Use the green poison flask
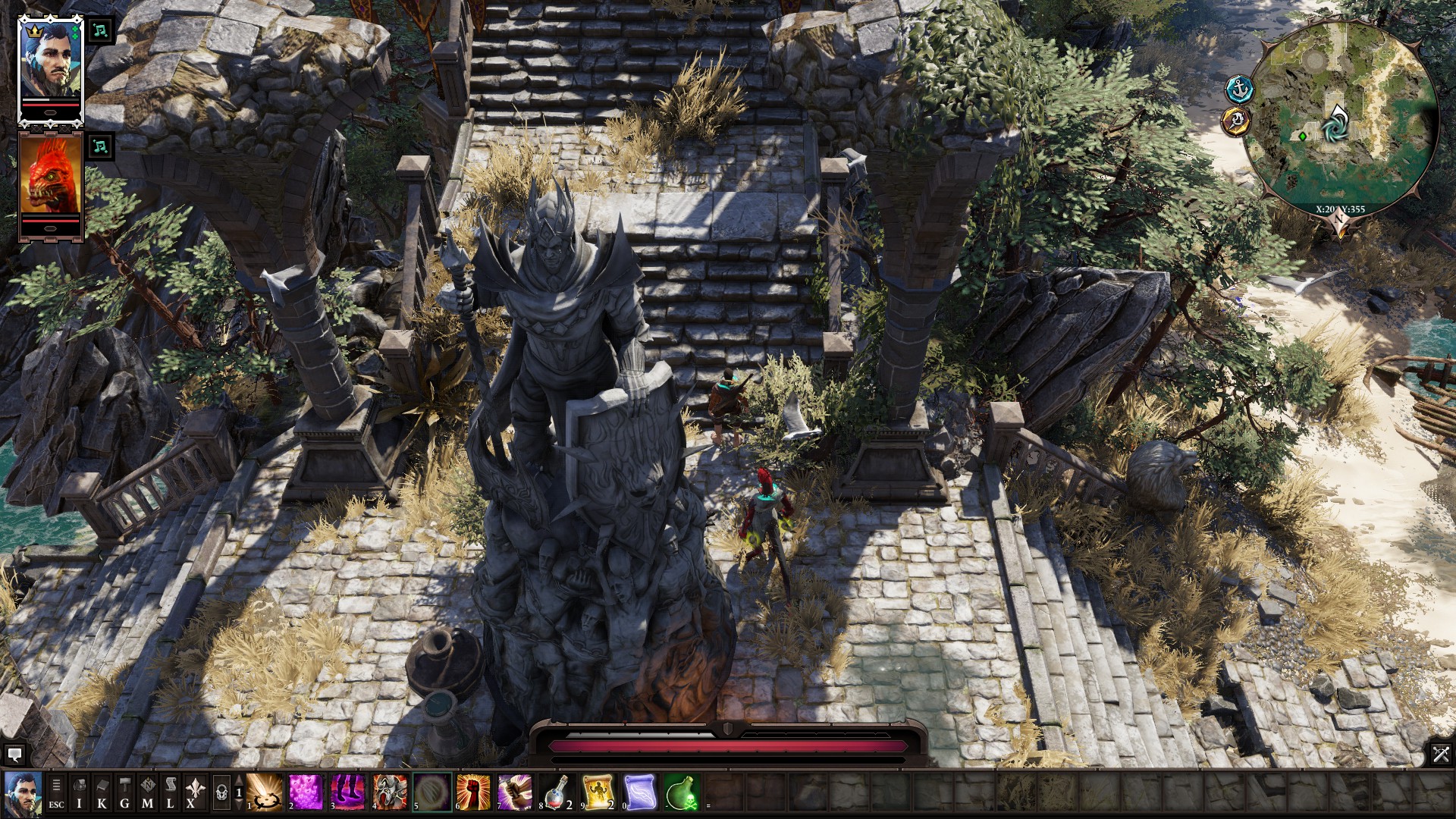This screenshot has width=1456, height=819. [x=681, y=792]
